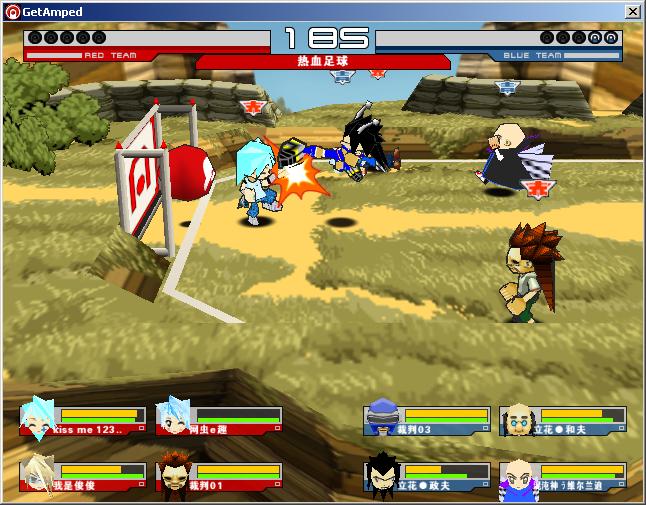
Task: Choose the 裁判01 player panel
Action: coord(219,476)
